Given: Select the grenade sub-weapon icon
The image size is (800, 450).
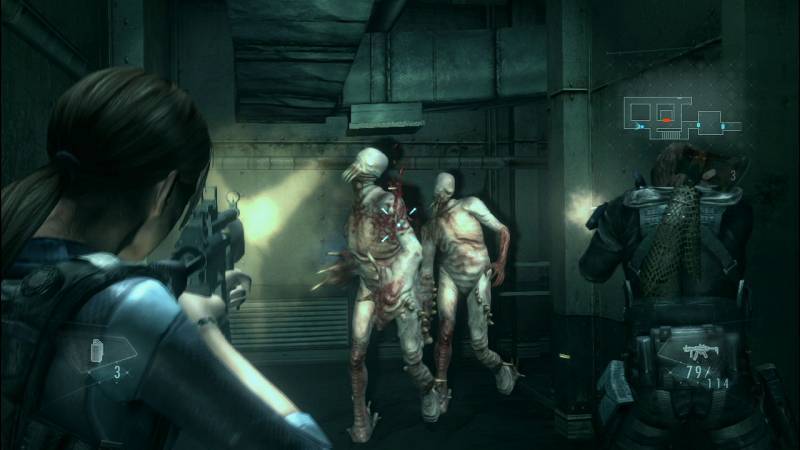Looking at the screenshot, I should [x=98, y=352].
